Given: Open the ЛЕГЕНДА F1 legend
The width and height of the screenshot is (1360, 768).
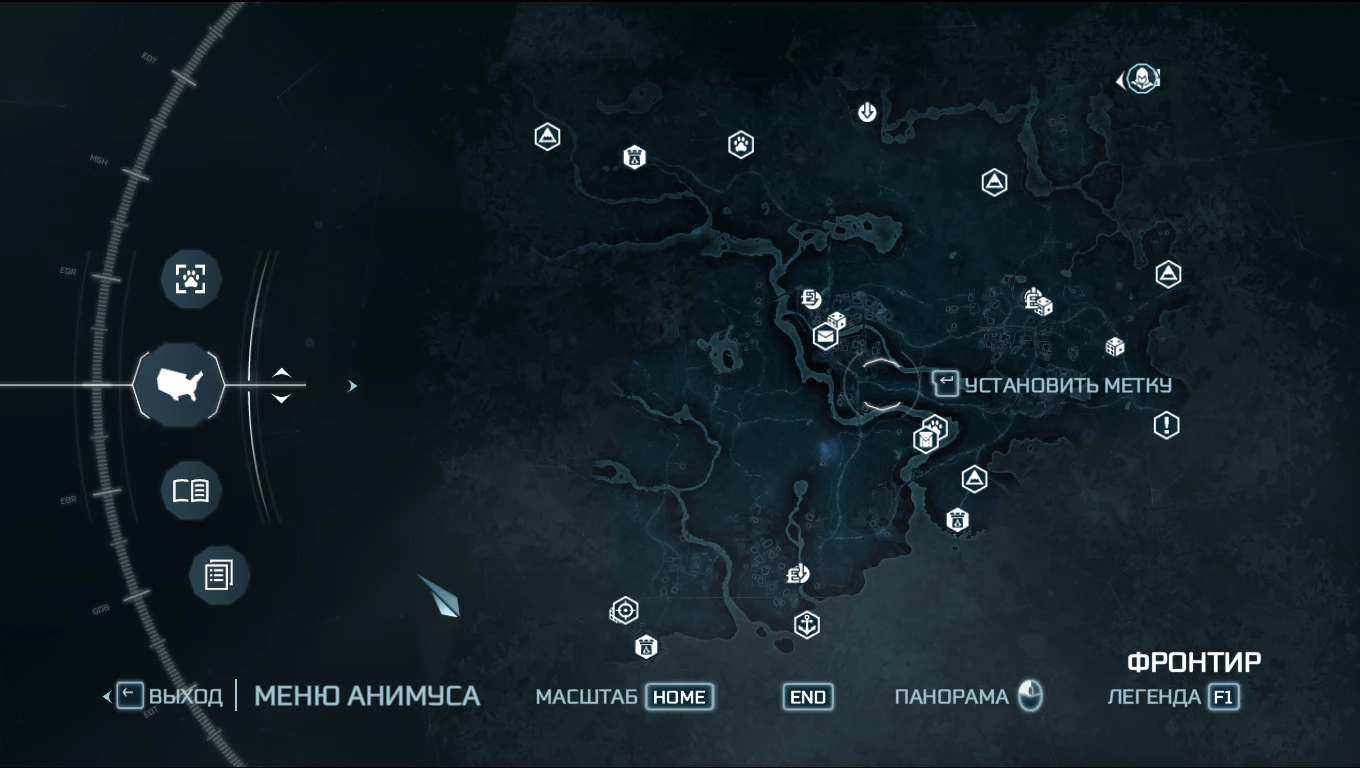Looking at the screenshot, I should point(1224,697).
